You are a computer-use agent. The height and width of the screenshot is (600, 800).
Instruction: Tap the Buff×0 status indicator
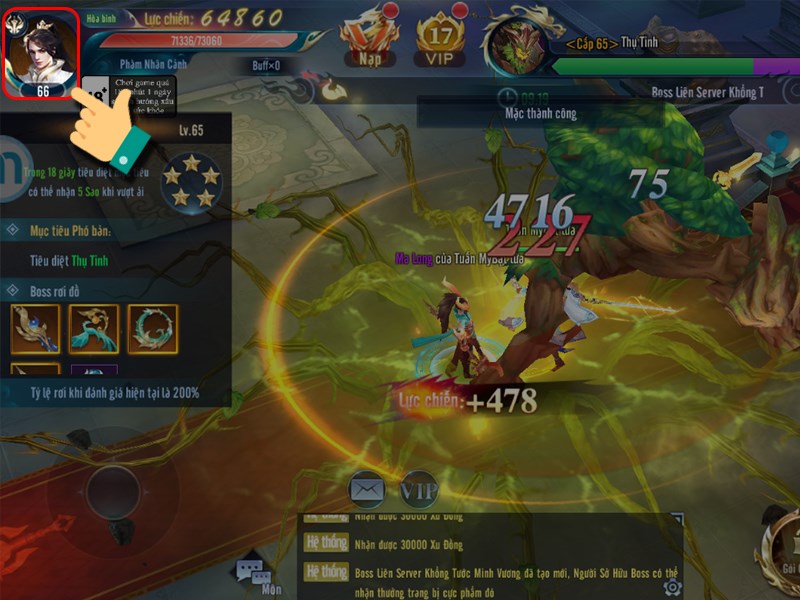[x=265, y=64]
